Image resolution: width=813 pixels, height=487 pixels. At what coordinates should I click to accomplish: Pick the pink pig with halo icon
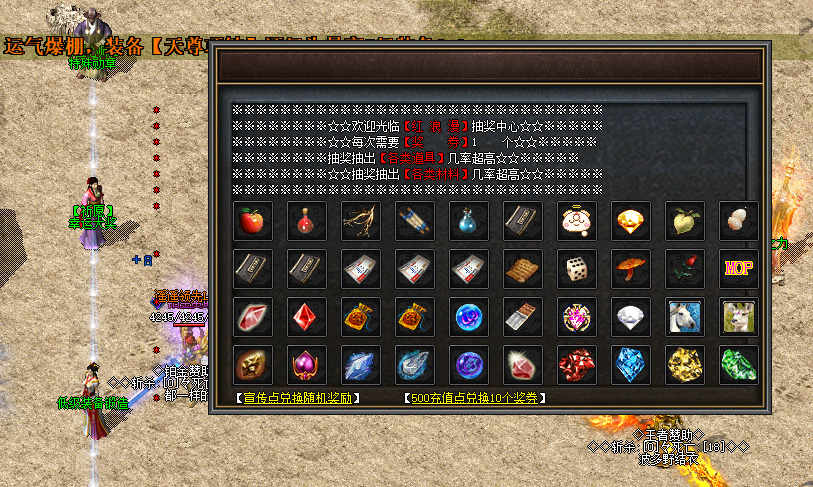click(x=577, y=221)
